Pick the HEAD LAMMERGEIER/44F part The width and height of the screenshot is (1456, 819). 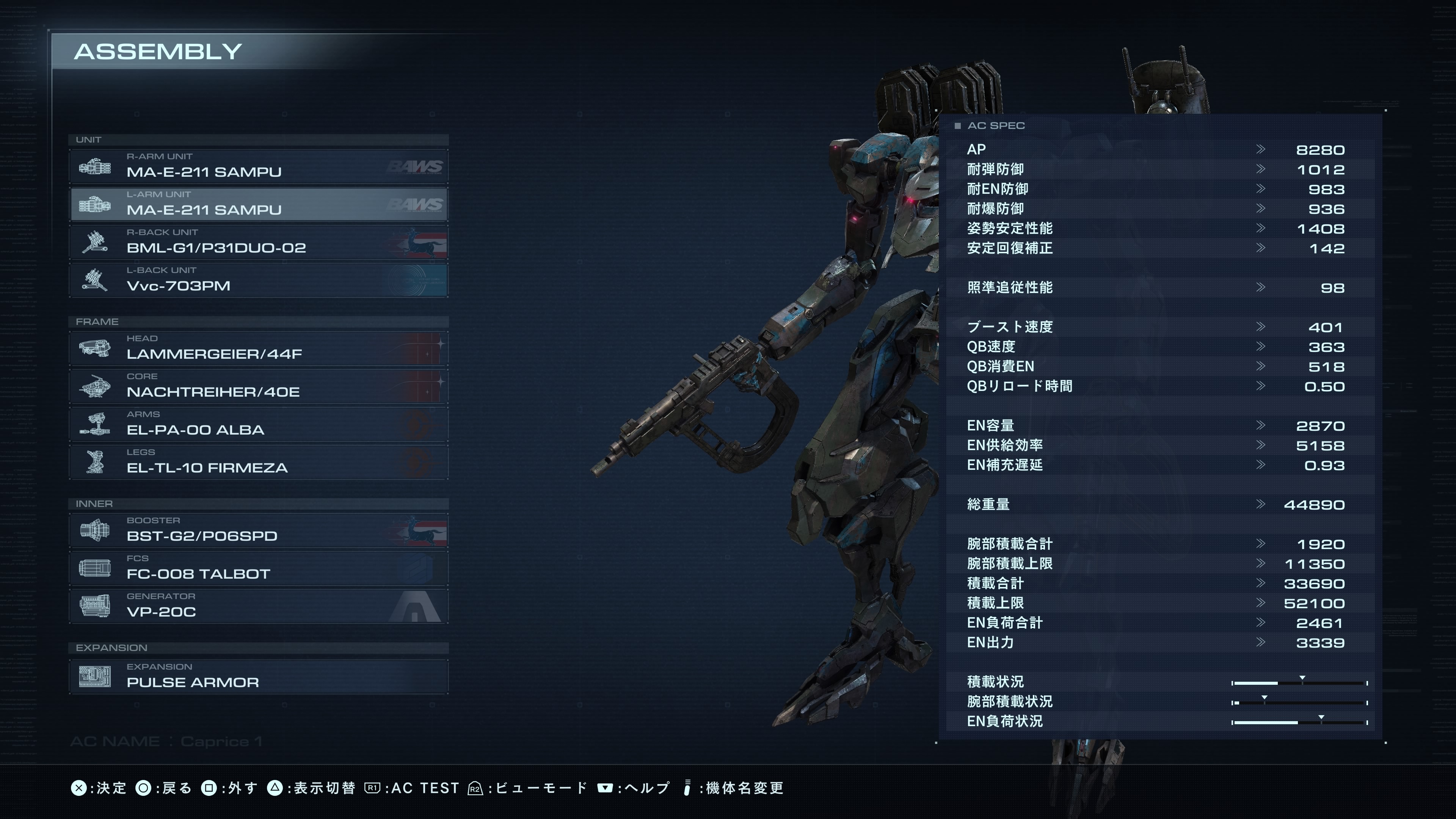coord(258,348)
